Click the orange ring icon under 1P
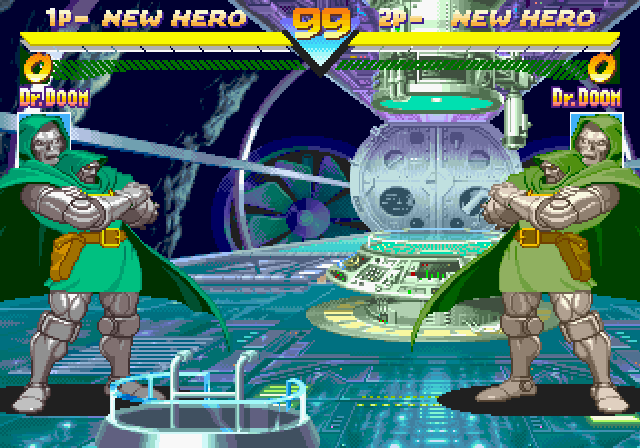The height and width of the screenshot is (448, 640). coord(36,68)
